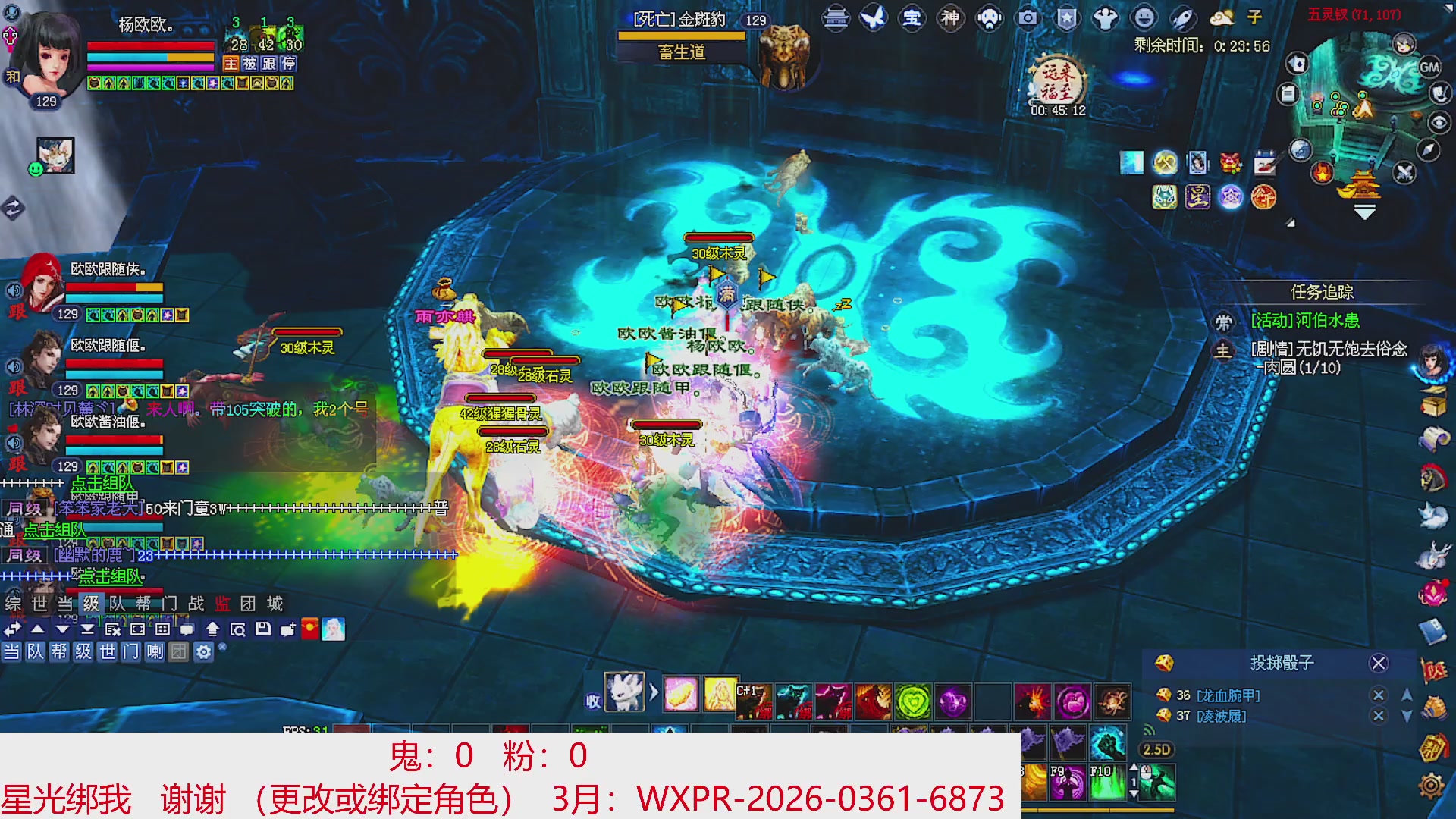Image resolution: width=1456 pixels, height=819 pixels.
Task: Click the chat search magnifier icon
Action: (x=239, y=628)
